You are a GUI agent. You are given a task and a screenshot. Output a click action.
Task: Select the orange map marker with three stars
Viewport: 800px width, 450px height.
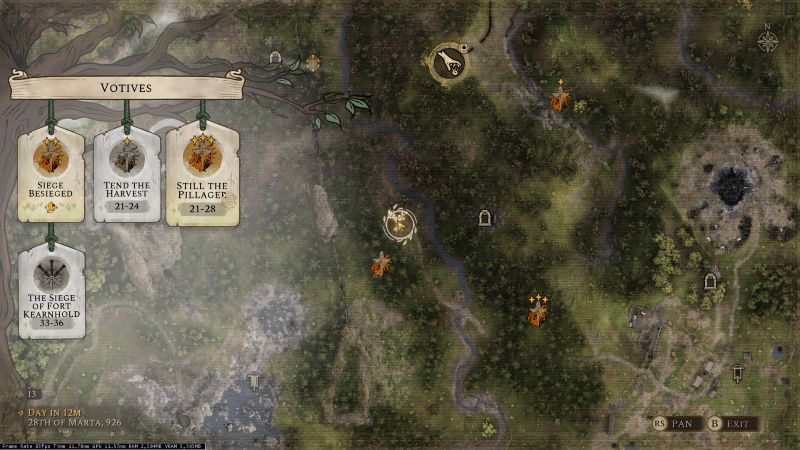(x=538, y=316)
